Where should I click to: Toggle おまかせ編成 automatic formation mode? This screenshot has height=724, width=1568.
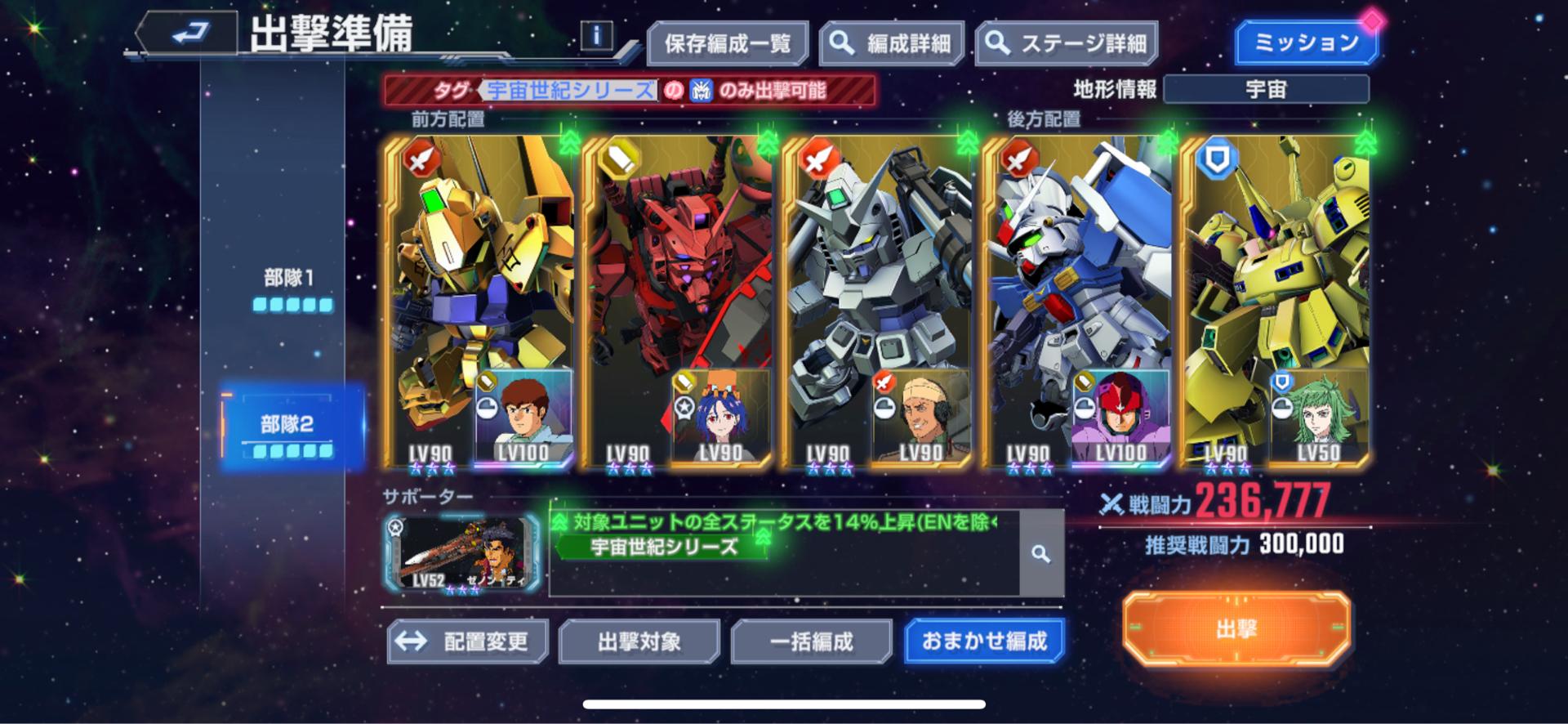click(983, 642)
